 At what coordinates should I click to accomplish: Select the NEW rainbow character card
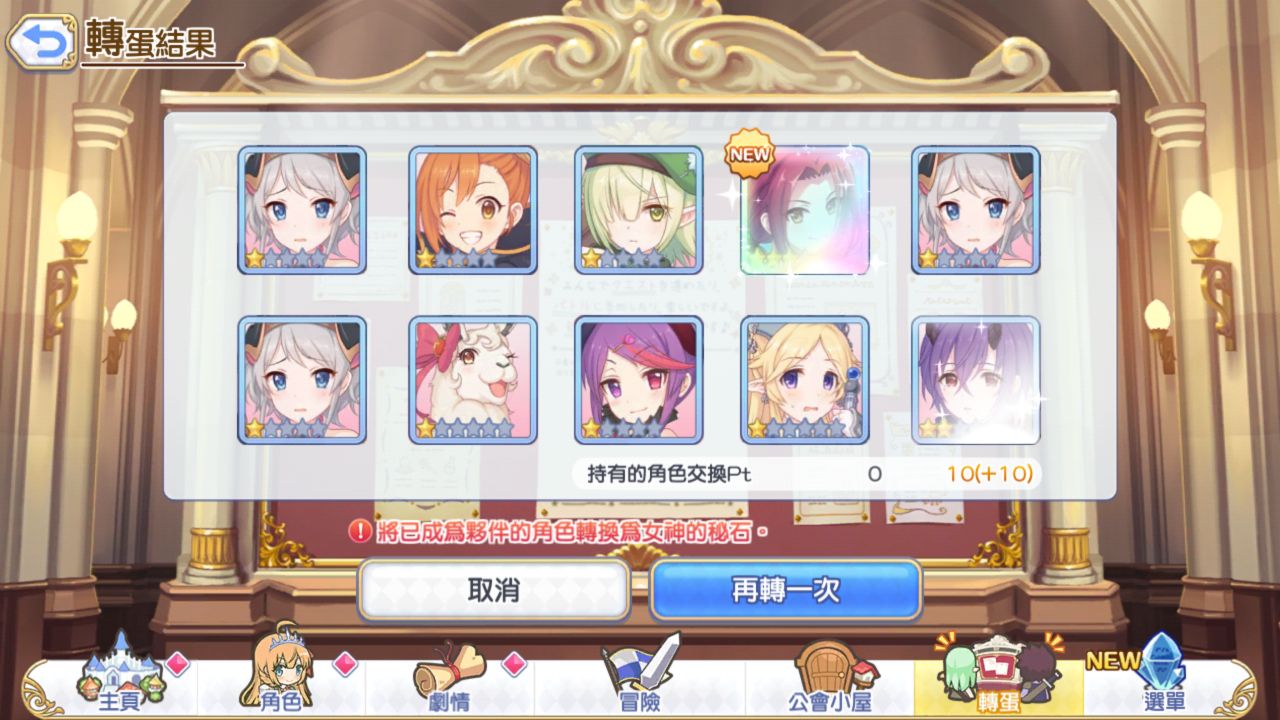pos(804,210)
